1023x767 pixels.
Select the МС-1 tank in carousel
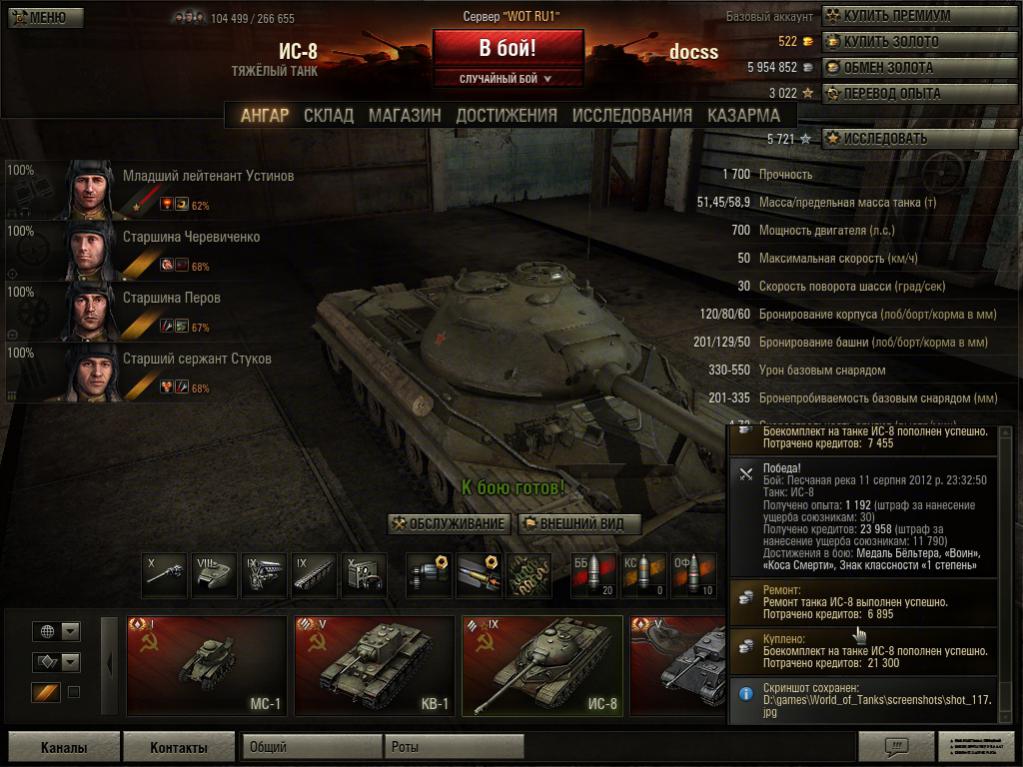tap(207, 665)
